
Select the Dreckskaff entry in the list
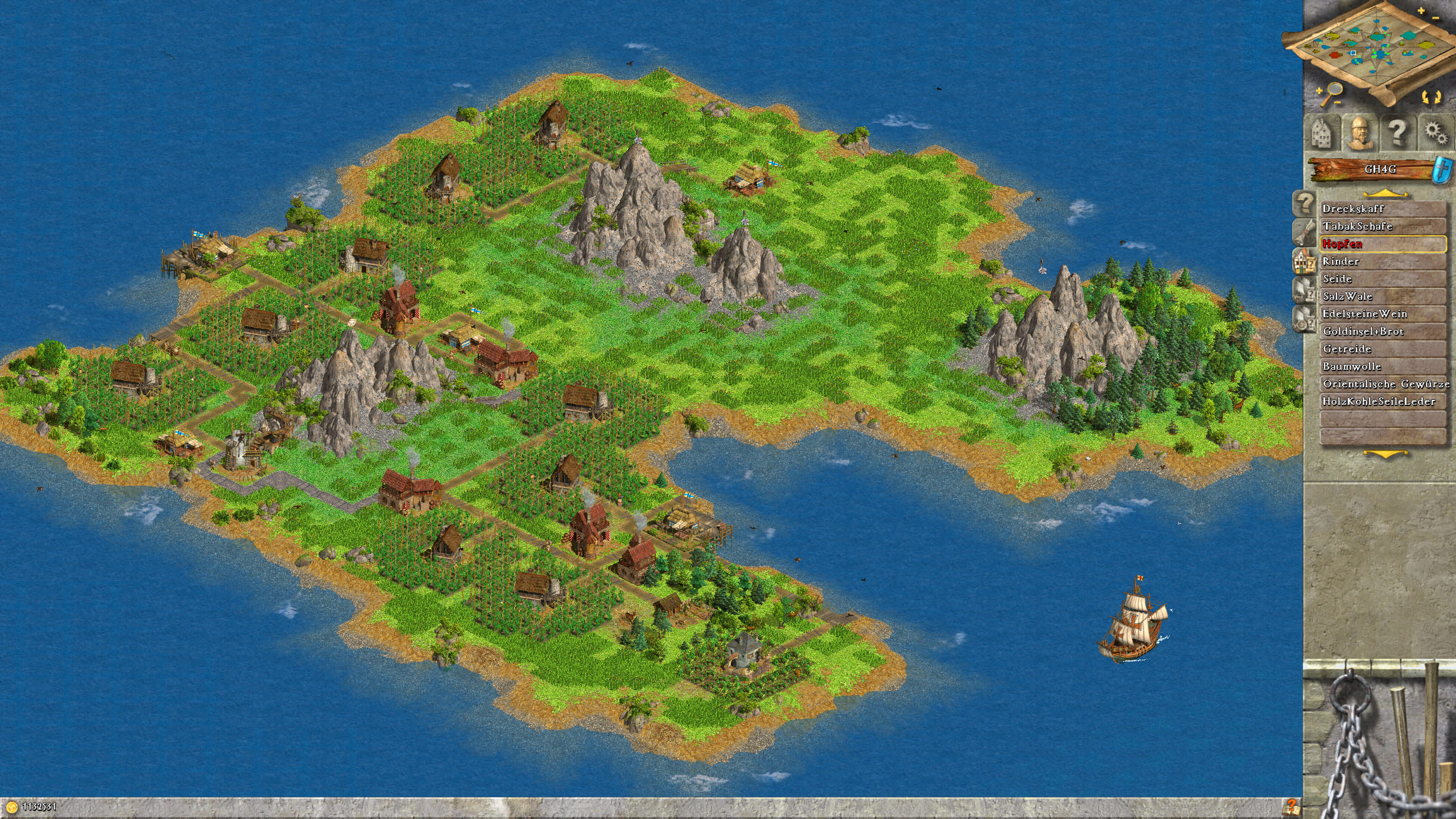pyautogui.click(x=1382, y=209)
